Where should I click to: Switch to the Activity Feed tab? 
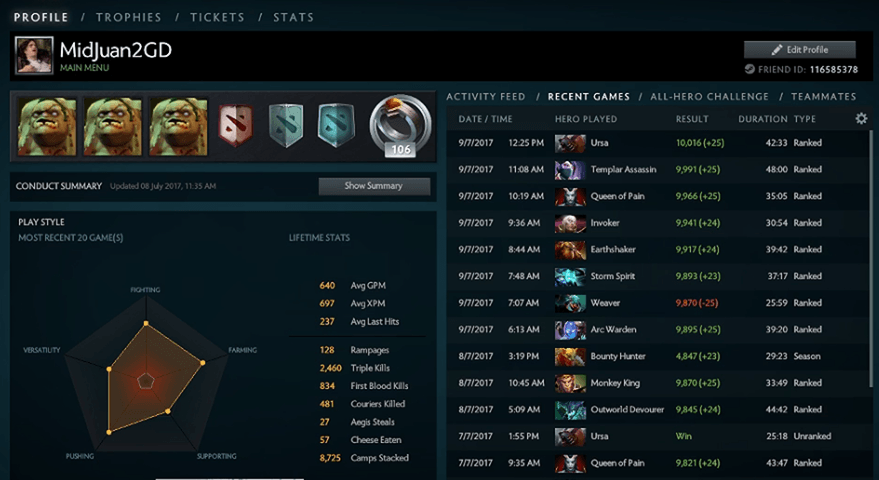pyautogui.click(x=486, y=97)
